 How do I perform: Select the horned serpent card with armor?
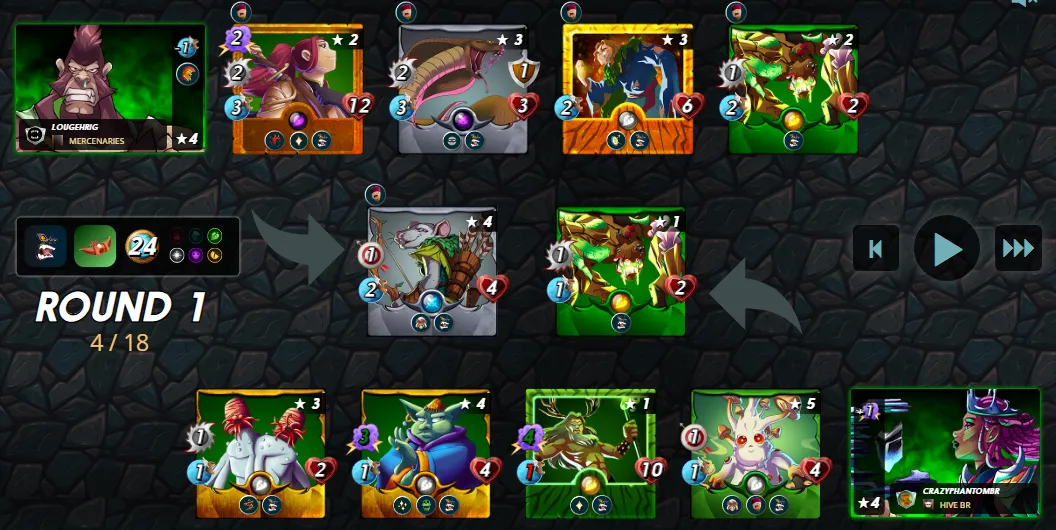[463, 90]
